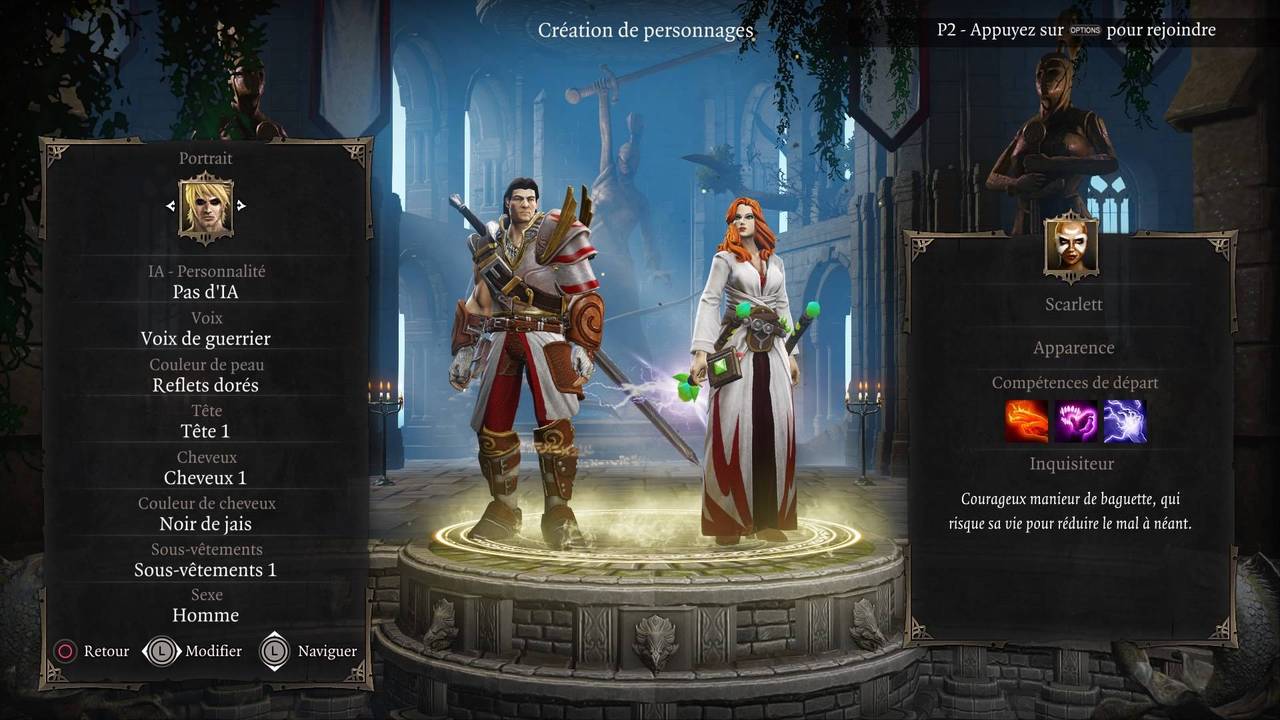Toggle the Sexe option set to Homme
Screen dimensions: 1280x720
[206, 615]
